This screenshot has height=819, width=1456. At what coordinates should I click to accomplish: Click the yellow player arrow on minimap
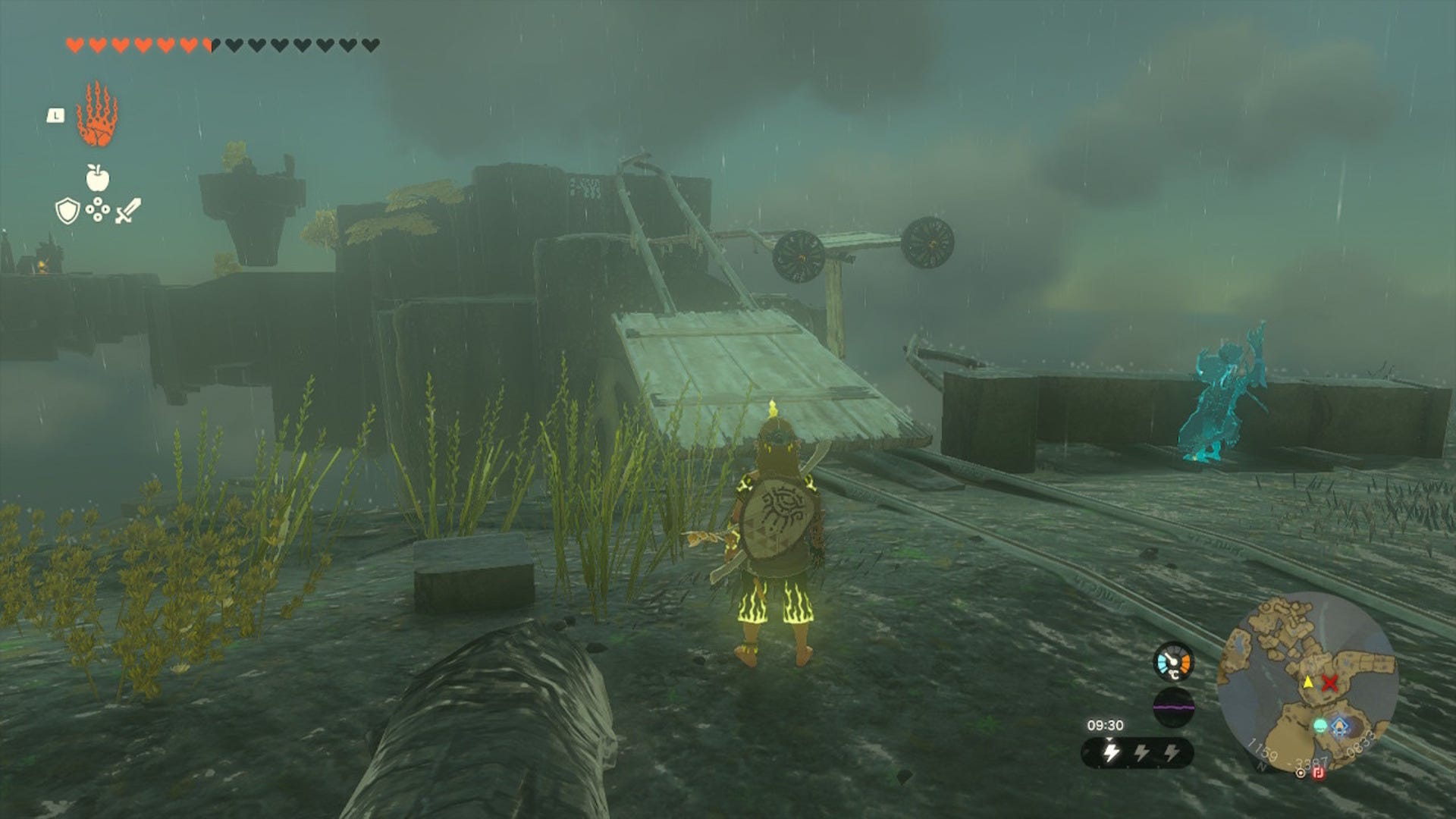coord(1309,683)
